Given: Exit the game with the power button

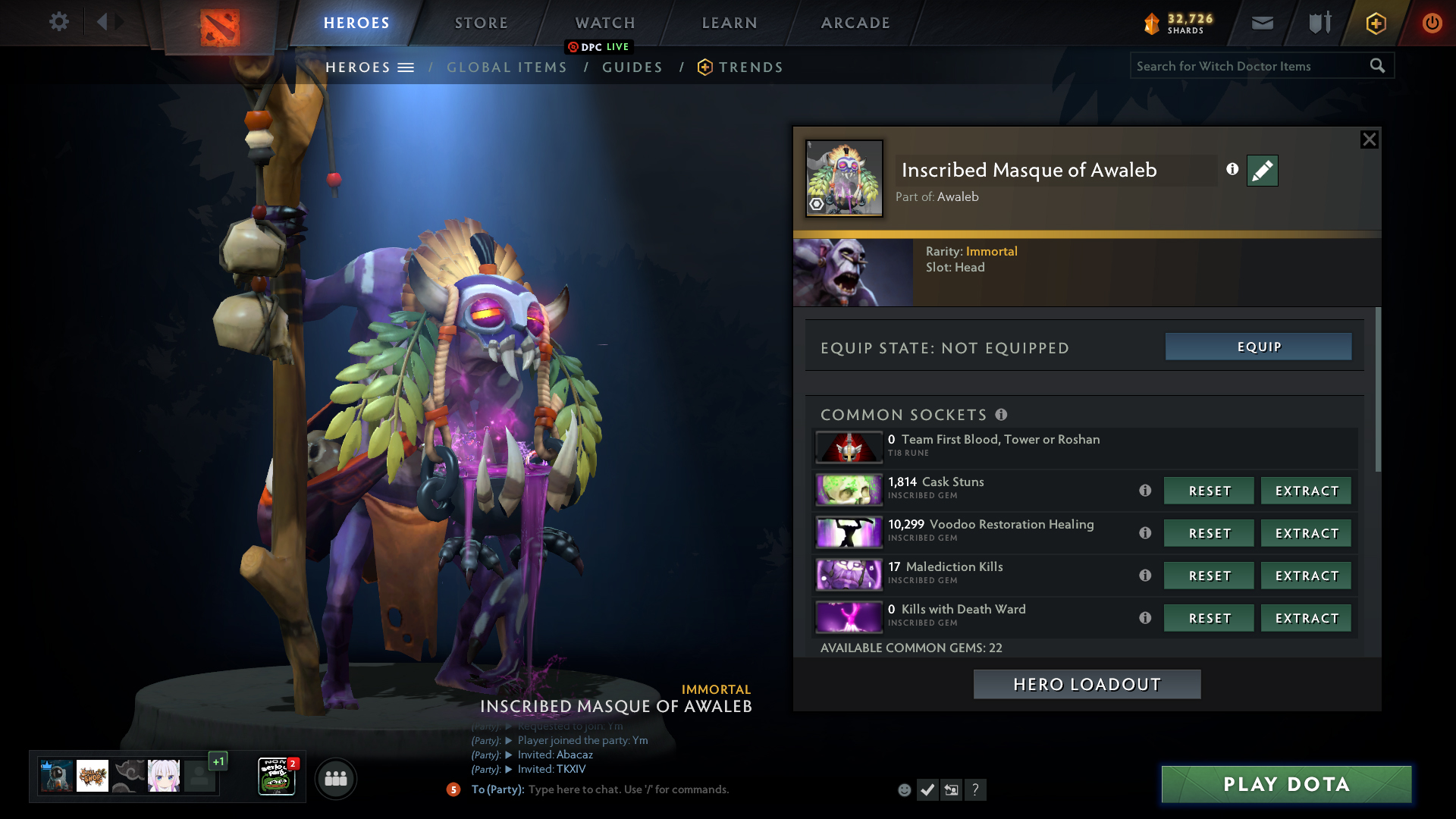Looking at the screenshot, I should pos(1432,23).
